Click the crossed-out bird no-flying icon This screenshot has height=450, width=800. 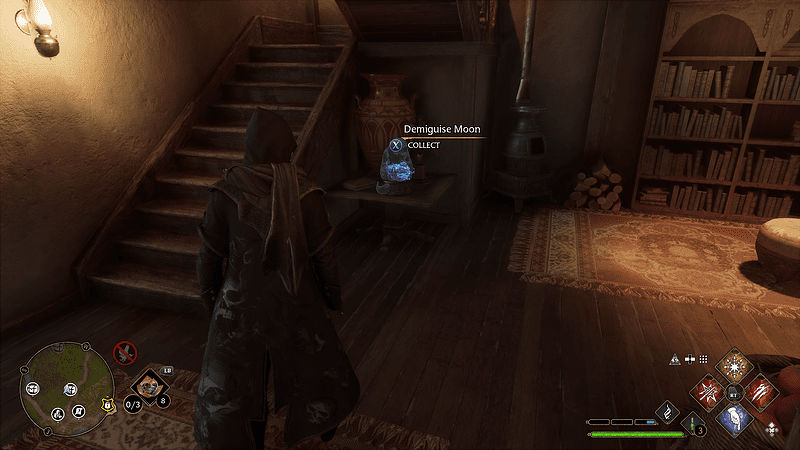click(x=125, y=351)
